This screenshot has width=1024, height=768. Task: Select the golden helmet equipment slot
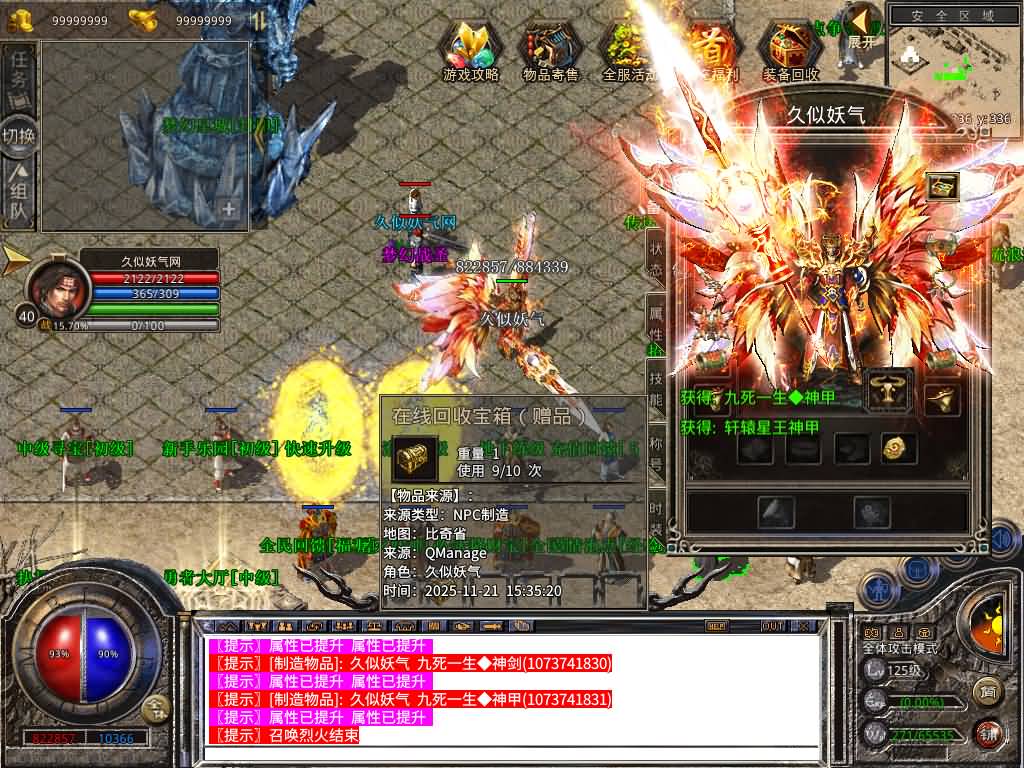(941, 399)
